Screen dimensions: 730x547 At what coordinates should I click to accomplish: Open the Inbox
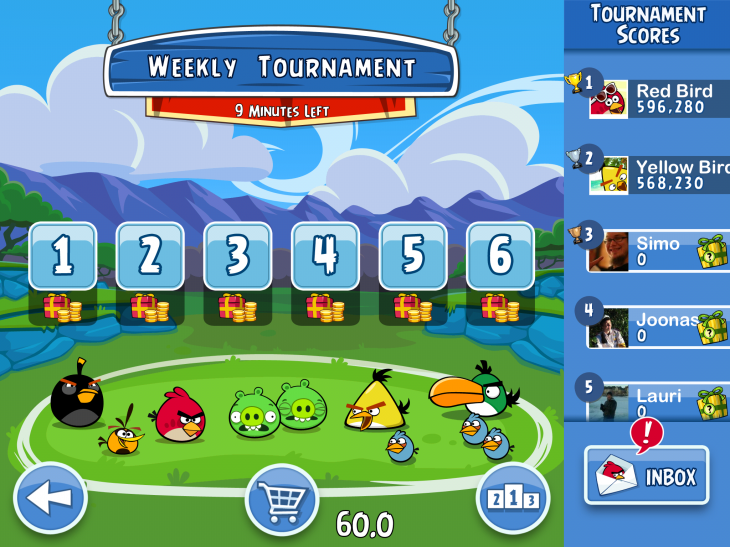tap(647, 475)
